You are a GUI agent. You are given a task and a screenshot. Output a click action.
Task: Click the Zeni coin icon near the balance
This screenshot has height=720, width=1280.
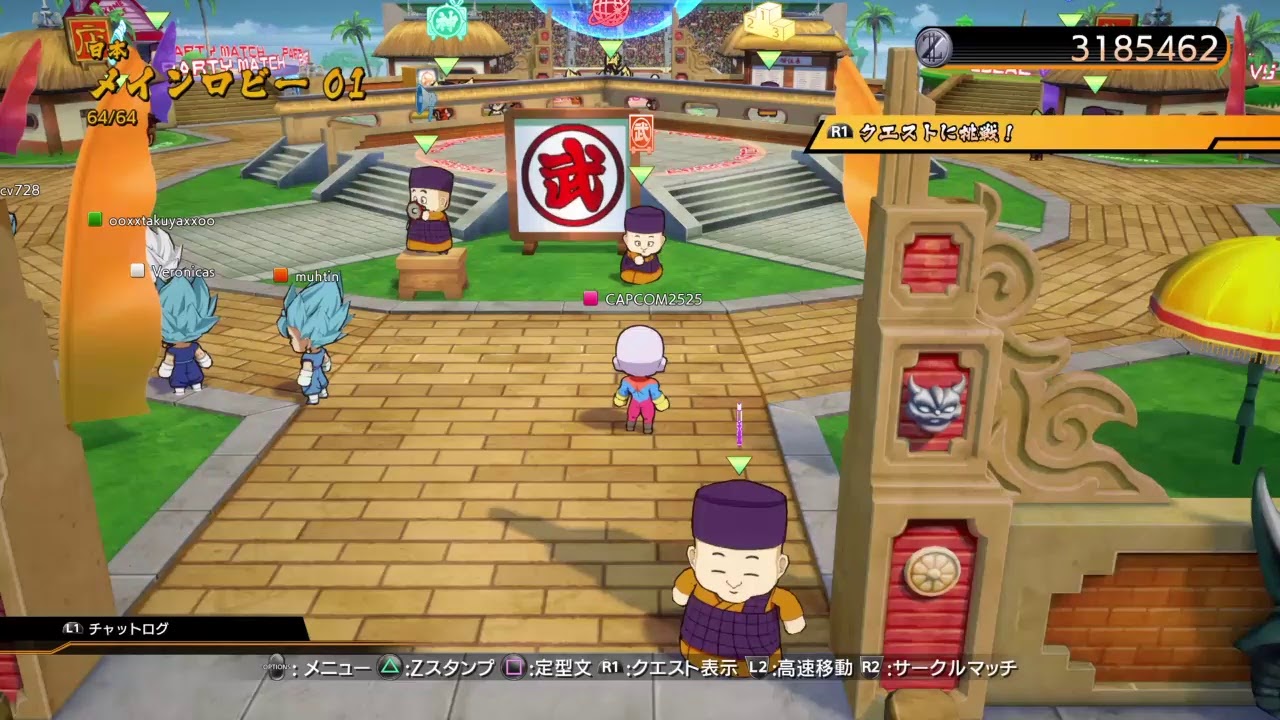(x=932, y=46)
